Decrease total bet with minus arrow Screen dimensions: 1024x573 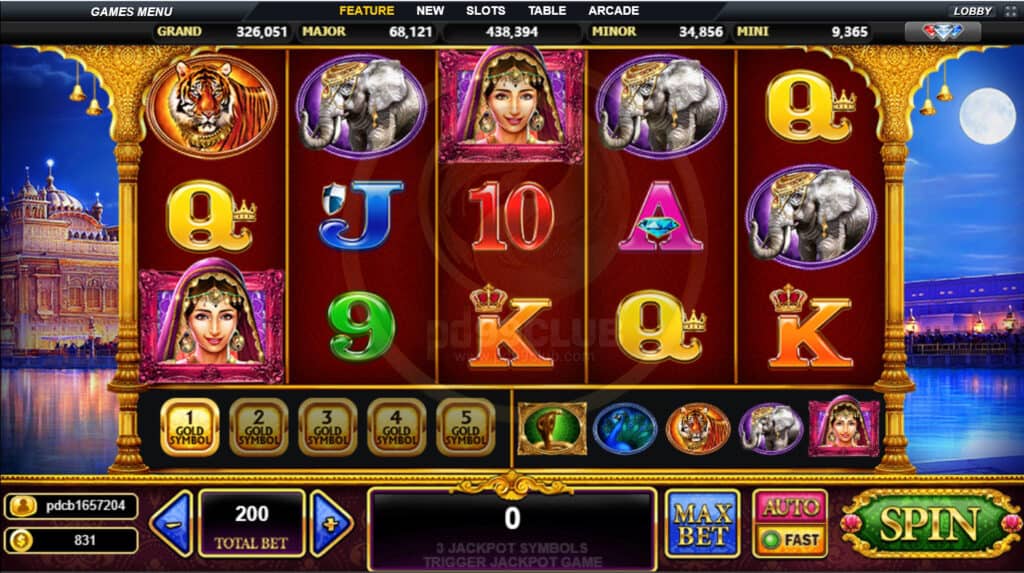(x=171, y=522)
